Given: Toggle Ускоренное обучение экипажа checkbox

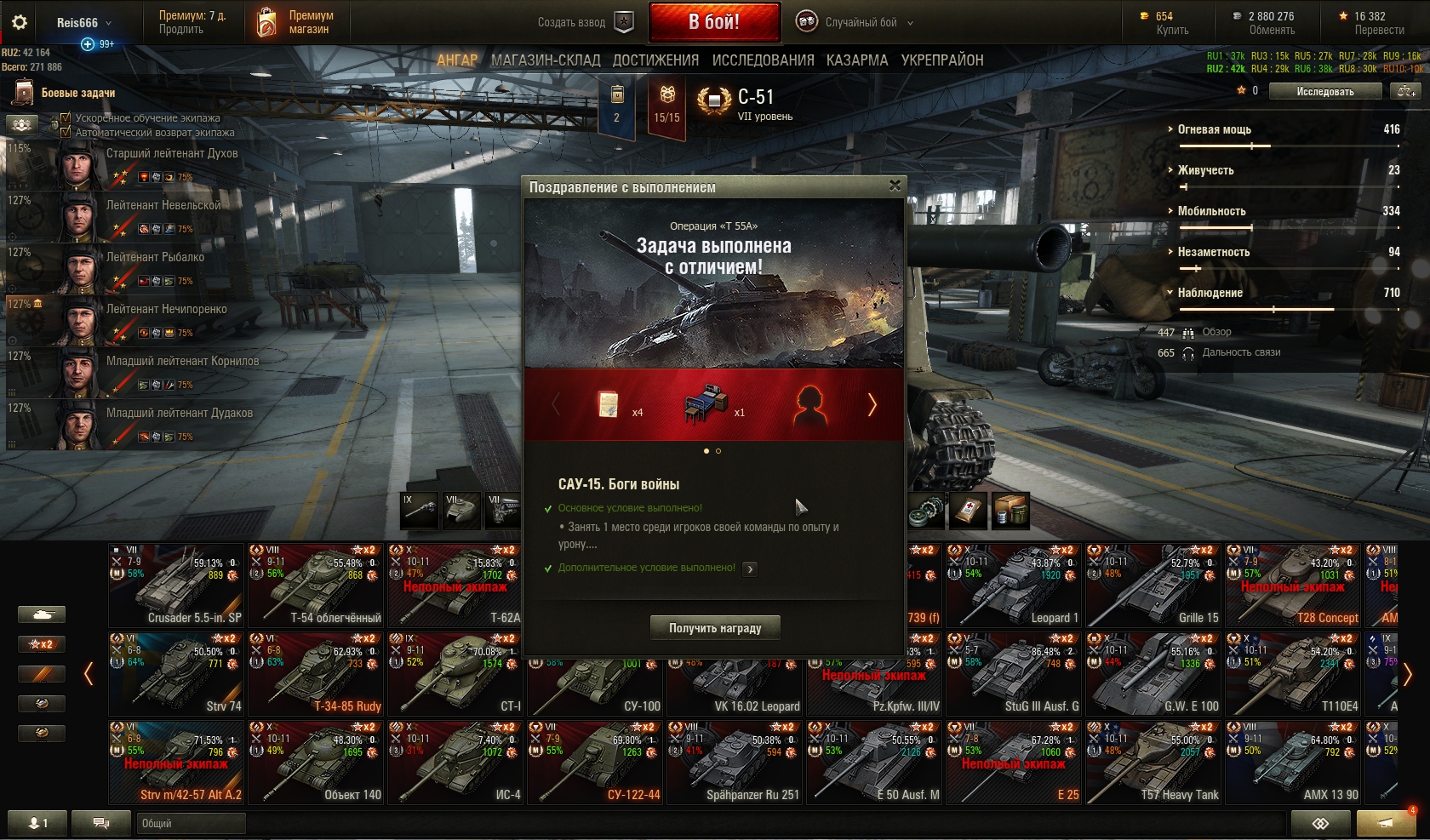Looking at the screenshot, I should (x=66, y=118).
